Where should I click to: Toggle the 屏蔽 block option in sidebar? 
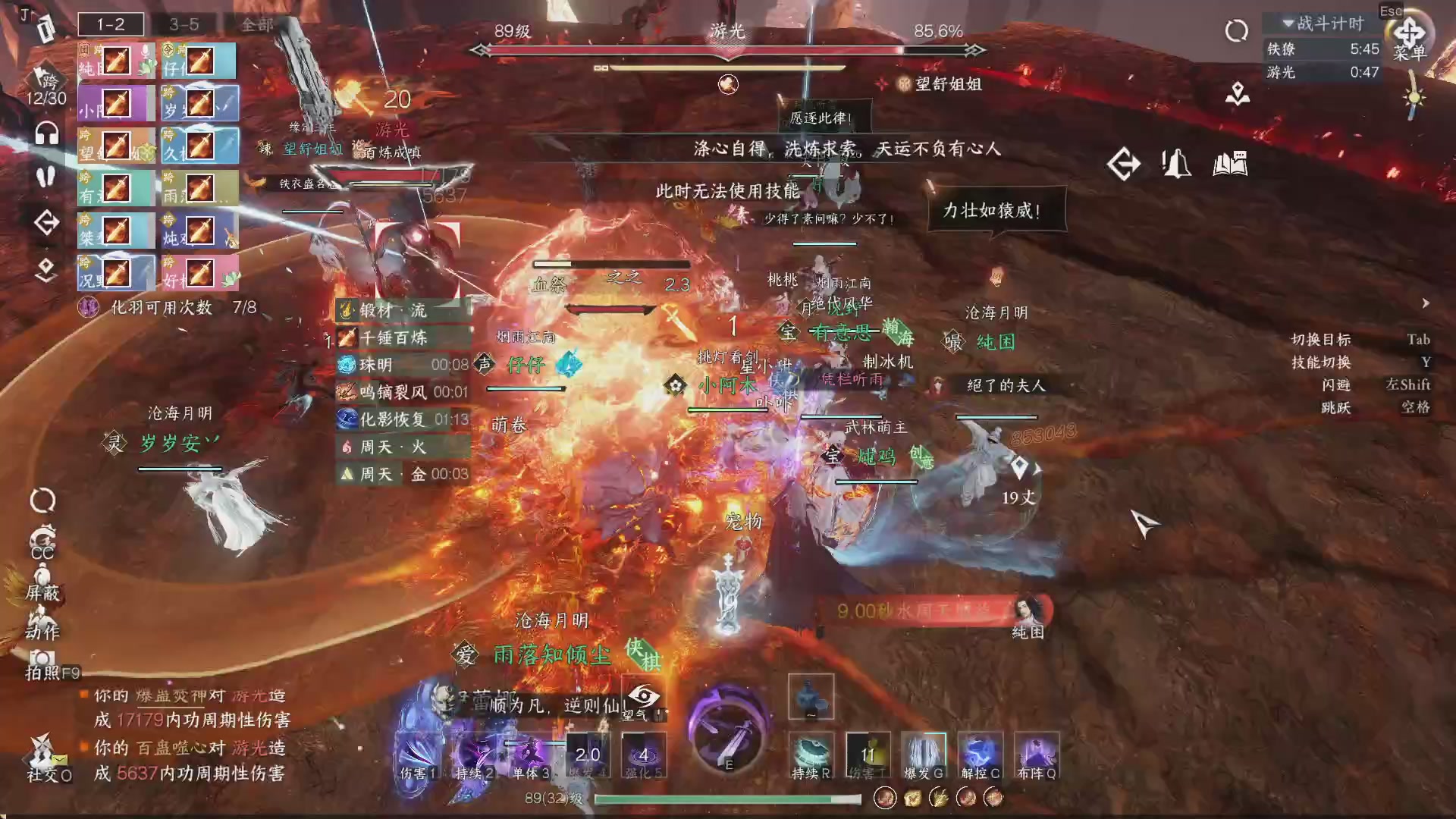coord(43,590)
